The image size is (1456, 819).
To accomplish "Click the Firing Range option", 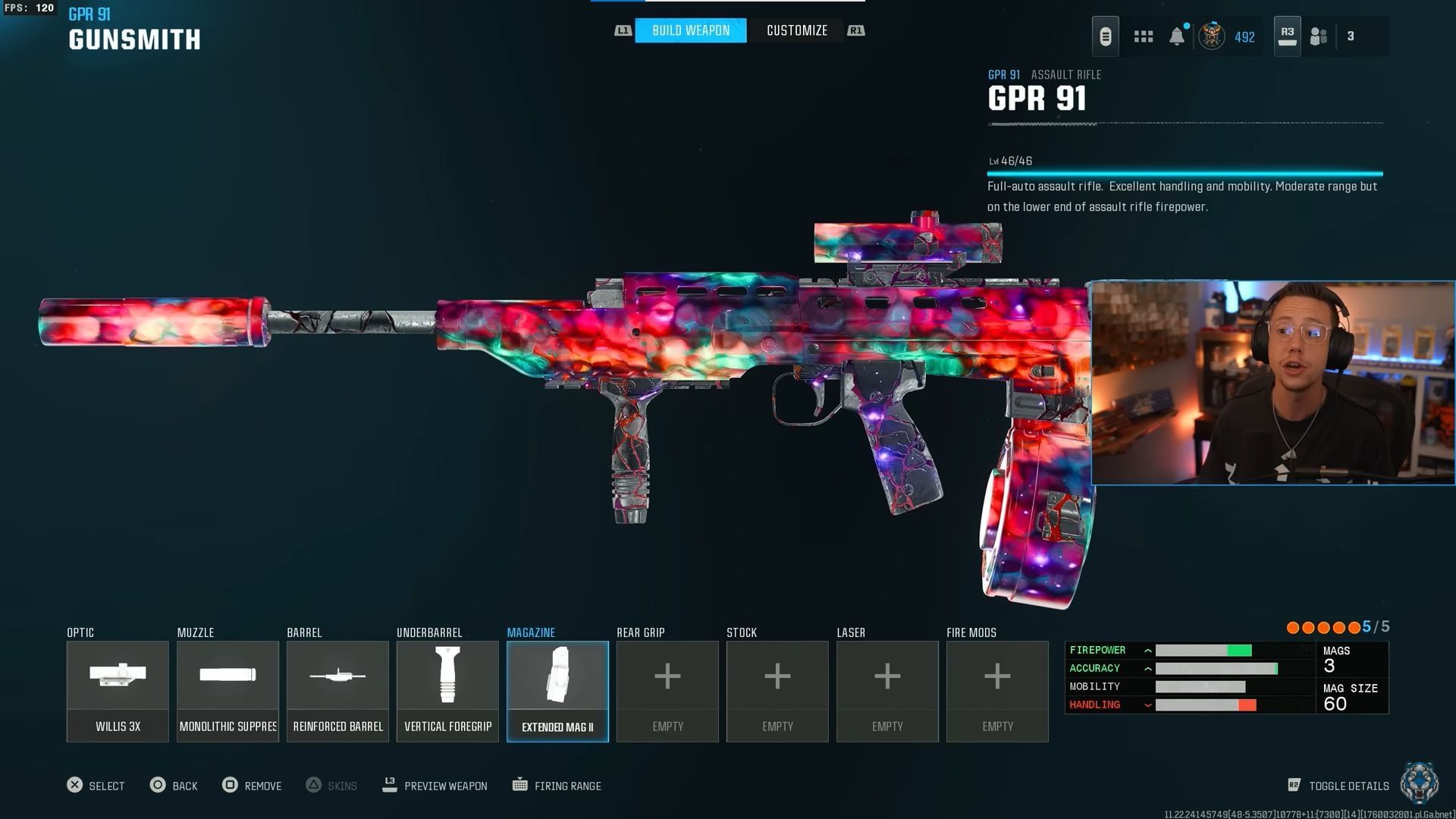I will point(557,786).
